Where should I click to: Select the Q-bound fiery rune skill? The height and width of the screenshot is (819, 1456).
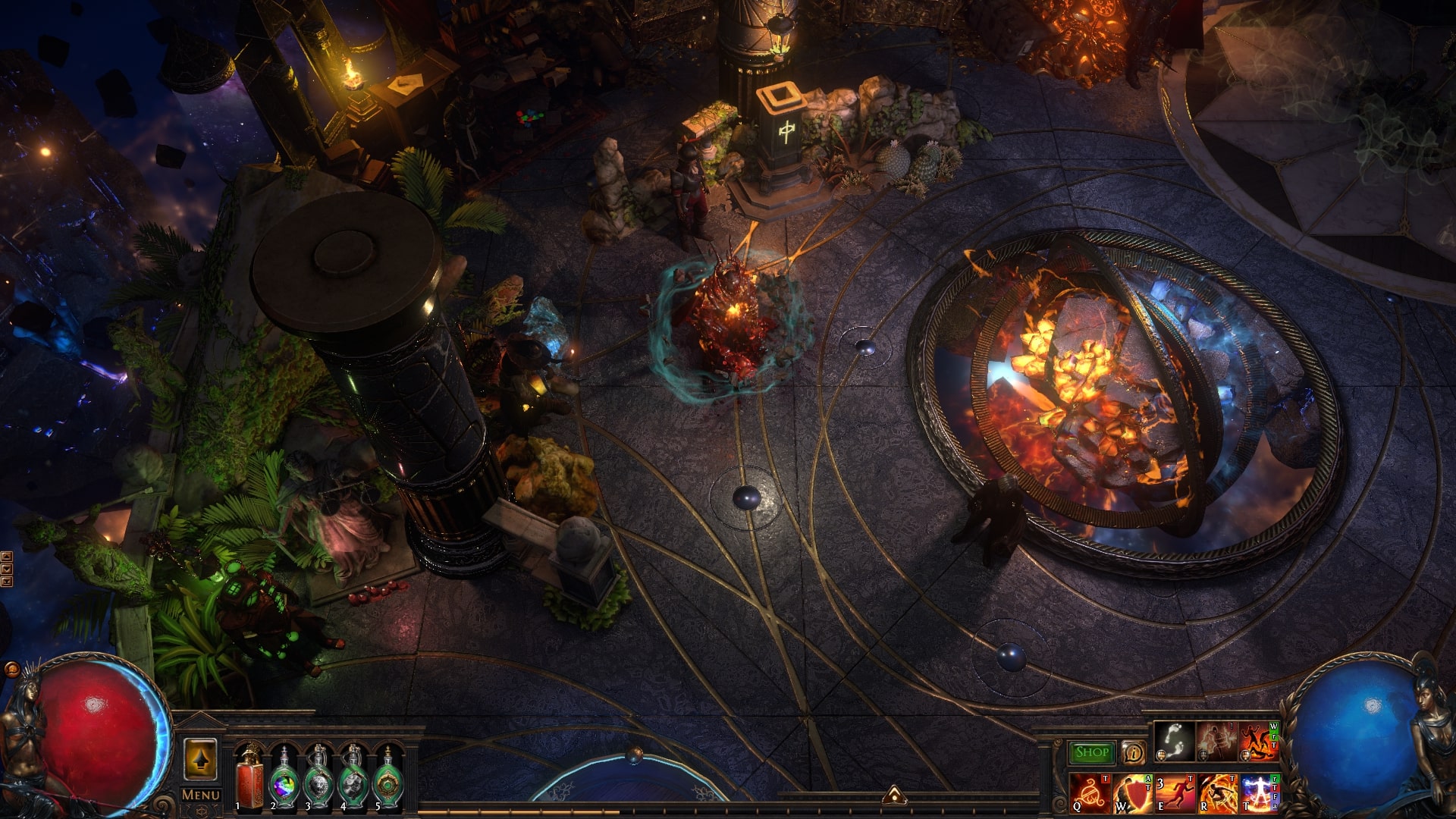pos(1090,792)
